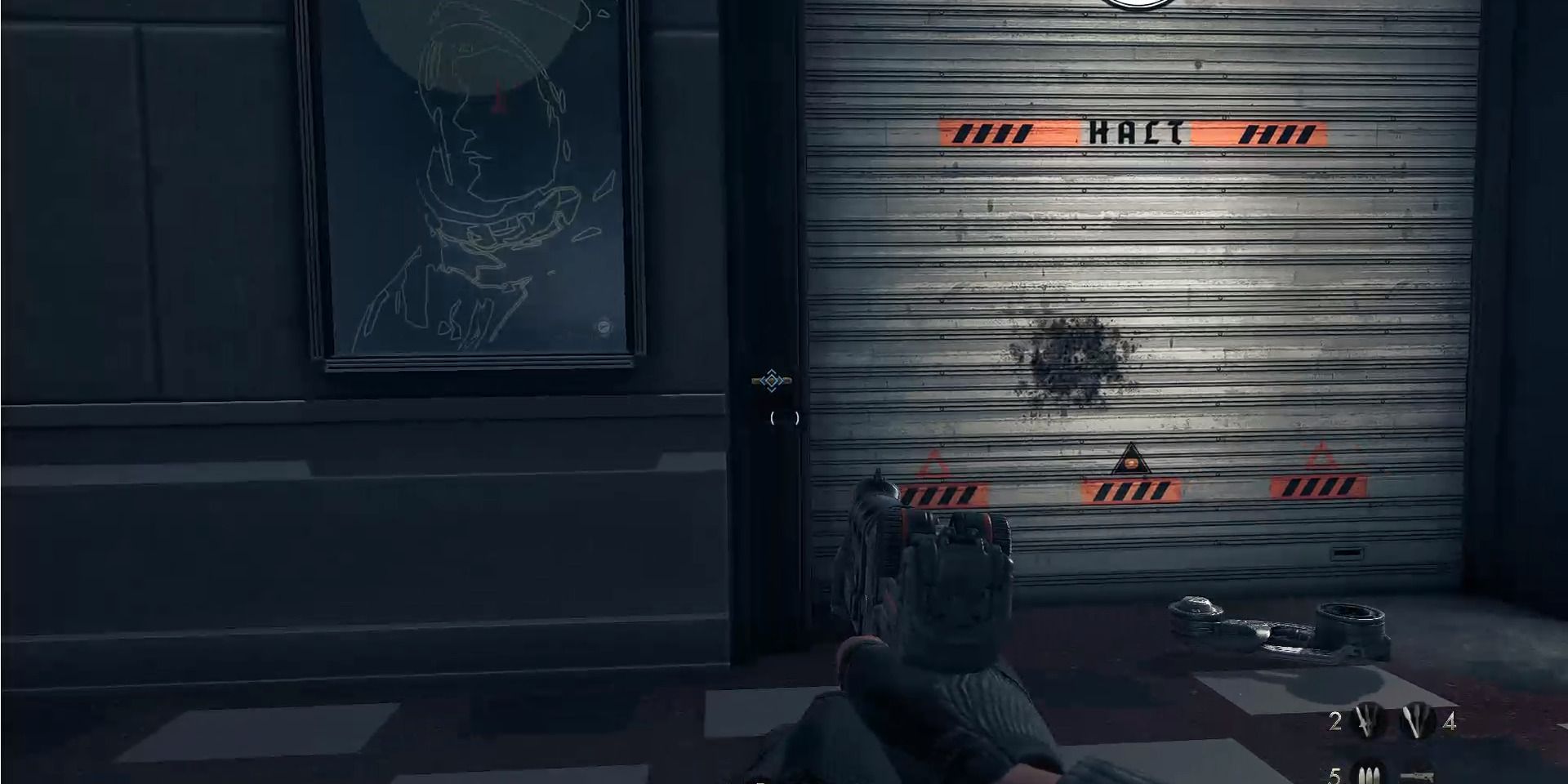The width and height of the screenshot is (1568, 784).
Task: Select the throwing knife grenade icon
Action: tap(1366, 721)
